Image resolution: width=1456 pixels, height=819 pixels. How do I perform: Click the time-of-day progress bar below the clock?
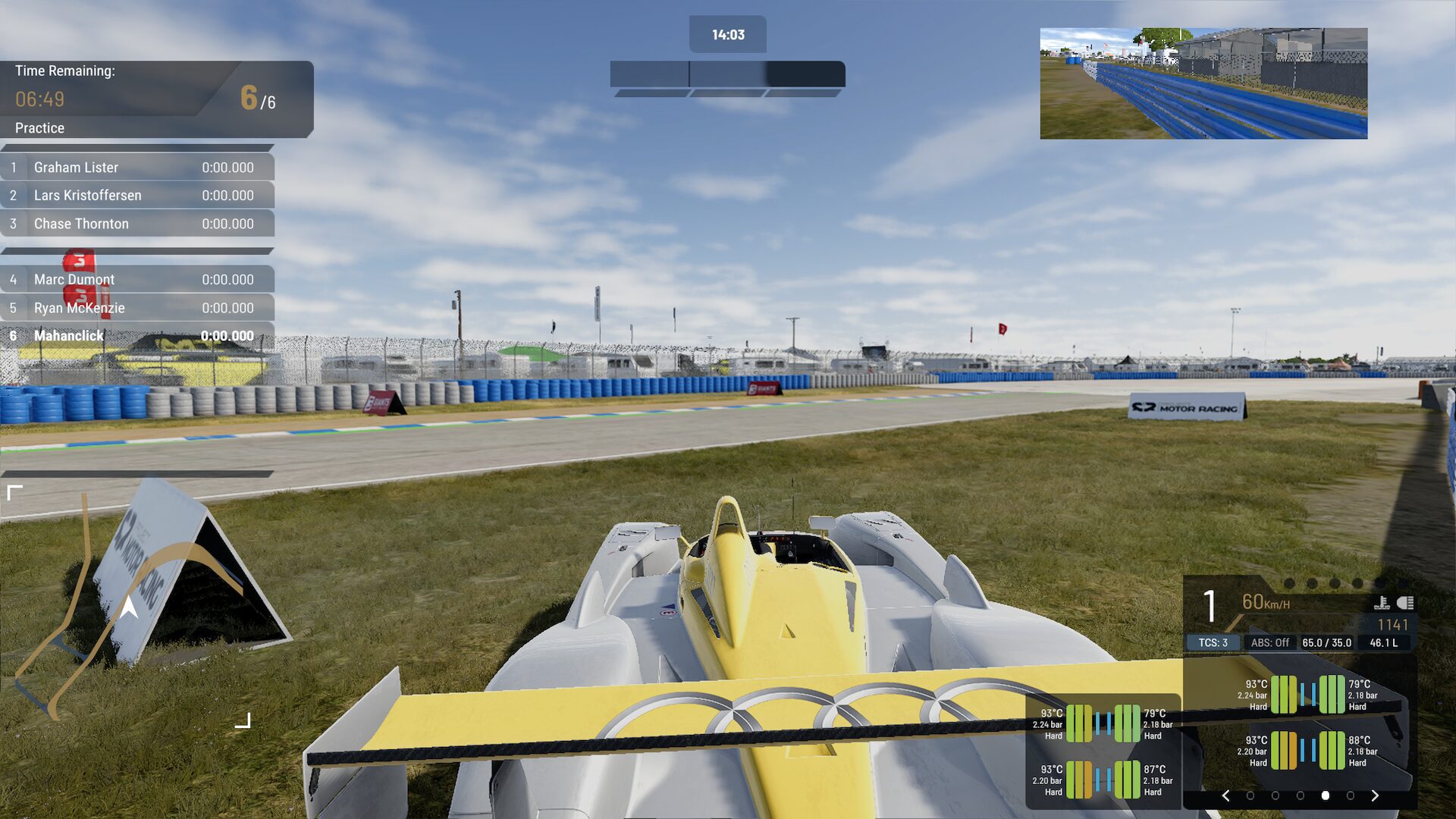(726, 74)
